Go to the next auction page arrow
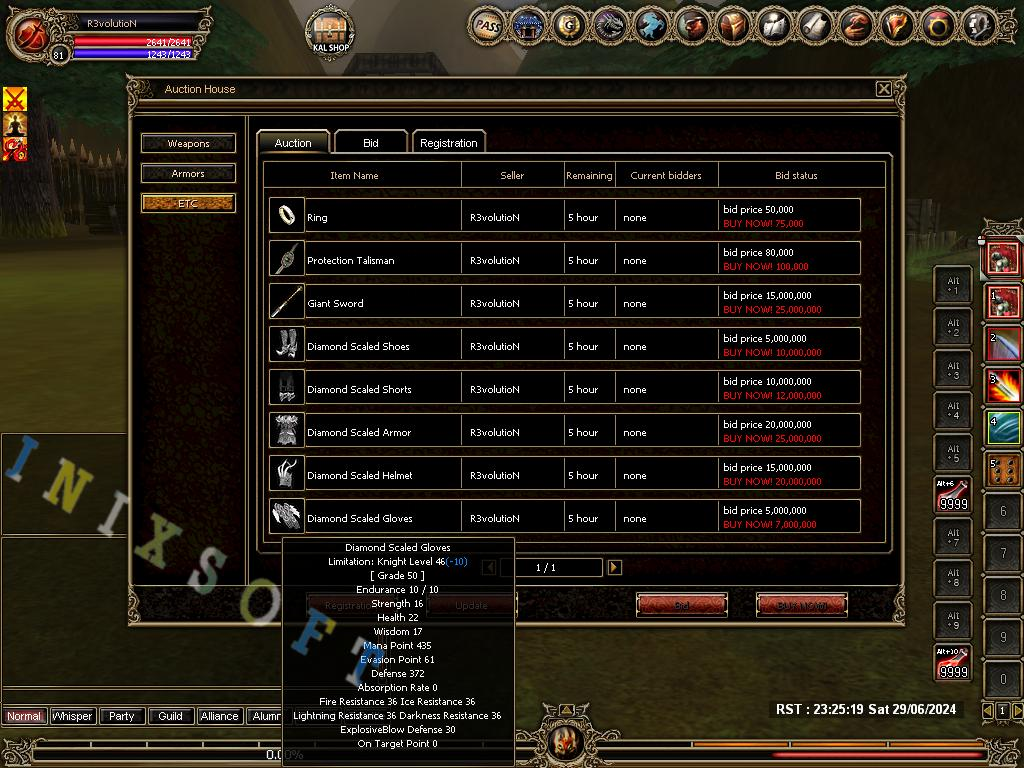The image size is (1024, 768). pos(614,567)
